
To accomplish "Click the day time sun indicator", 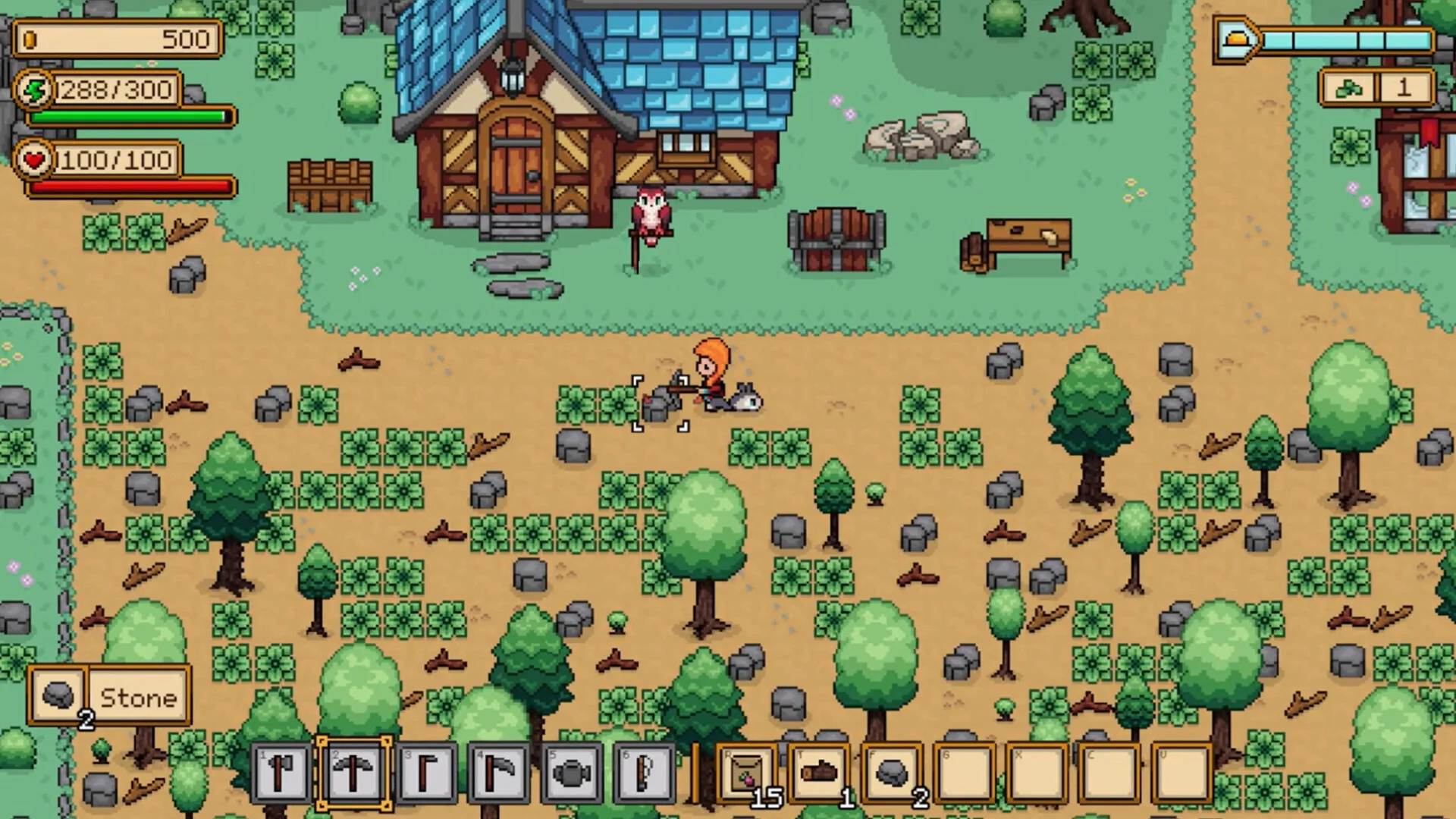I will click(1236, 39).
